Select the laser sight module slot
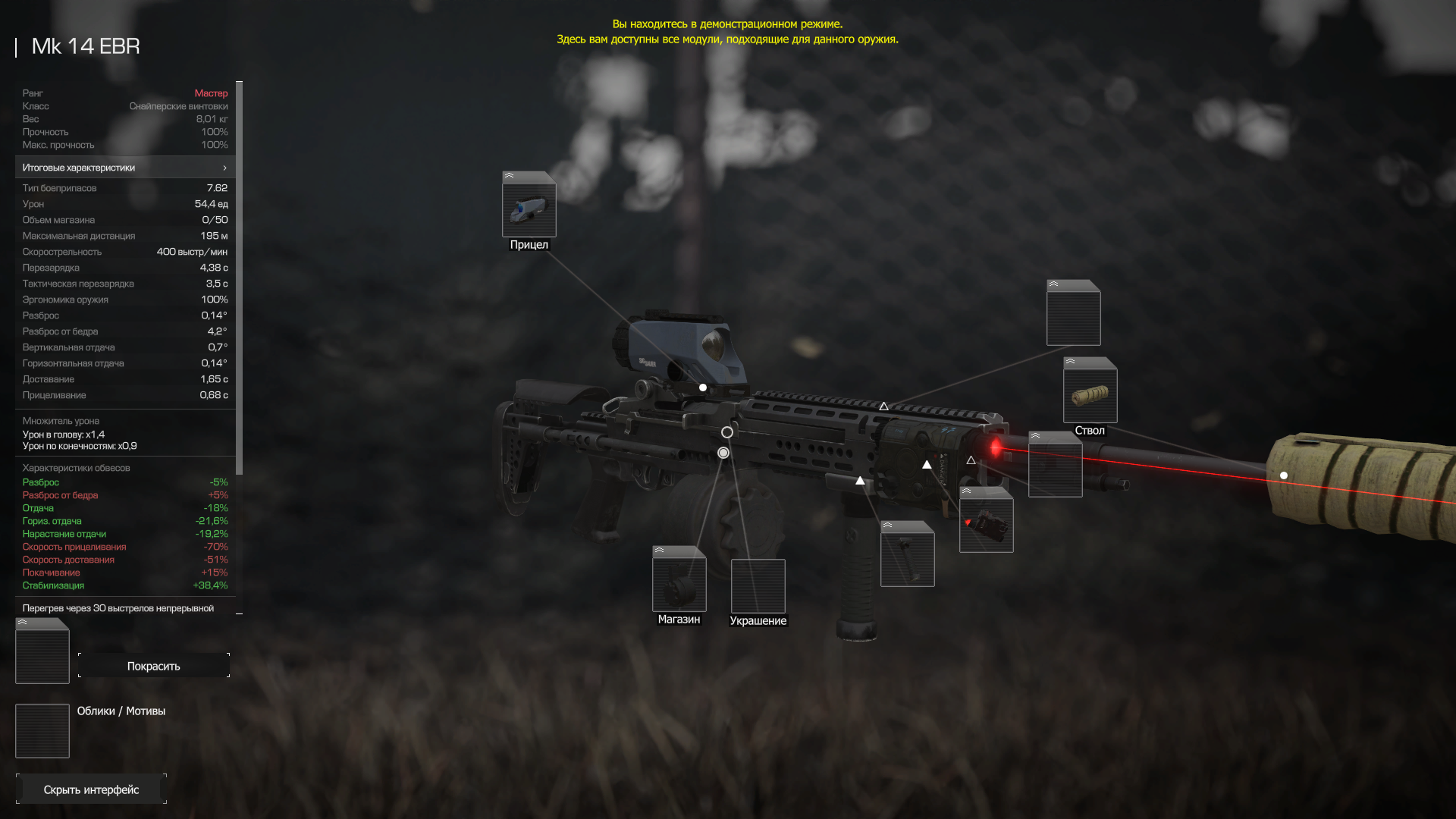Screen dimensions: 1456x819 coord(986,525)
